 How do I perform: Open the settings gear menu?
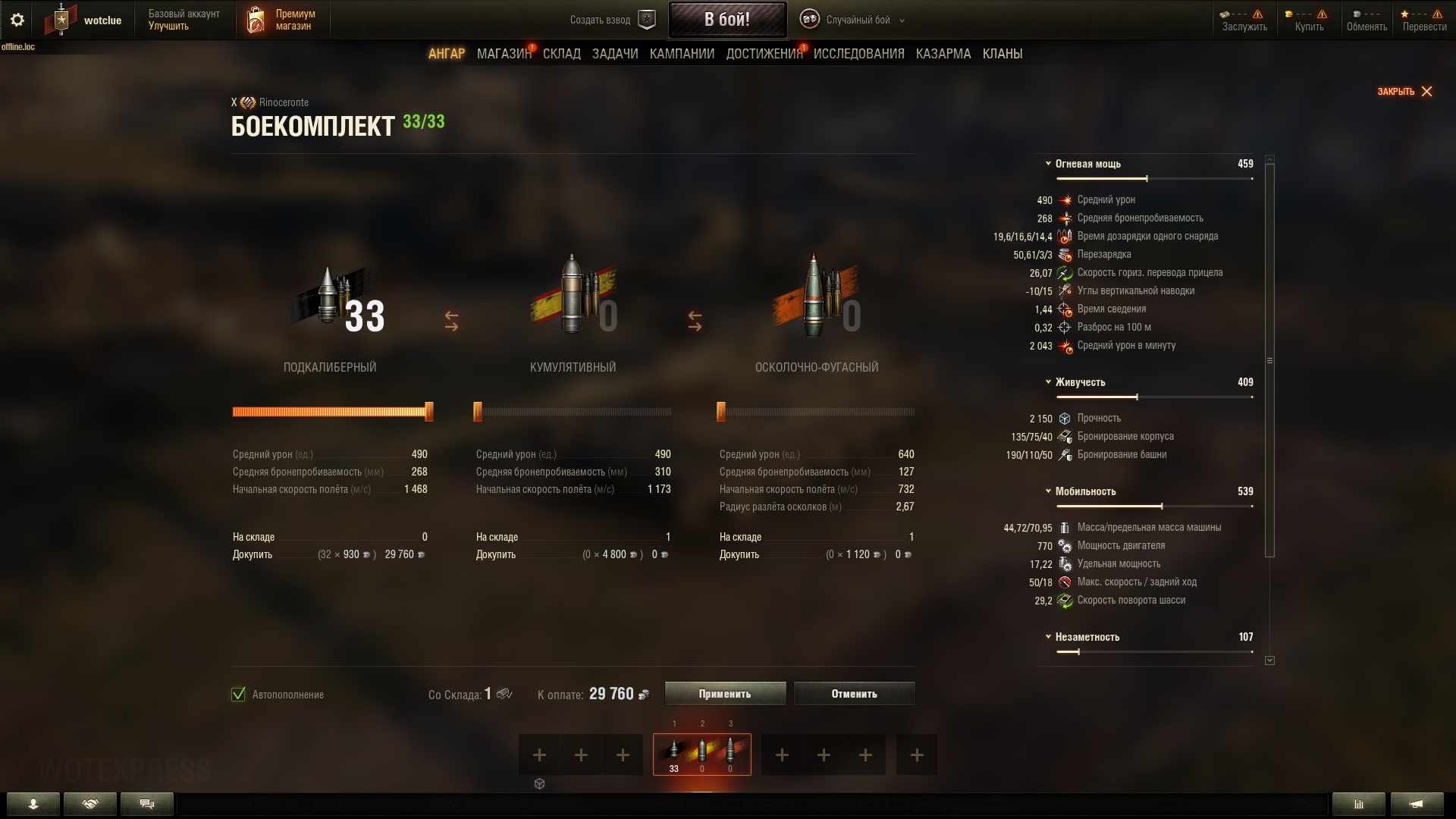(x=17, y=20)
